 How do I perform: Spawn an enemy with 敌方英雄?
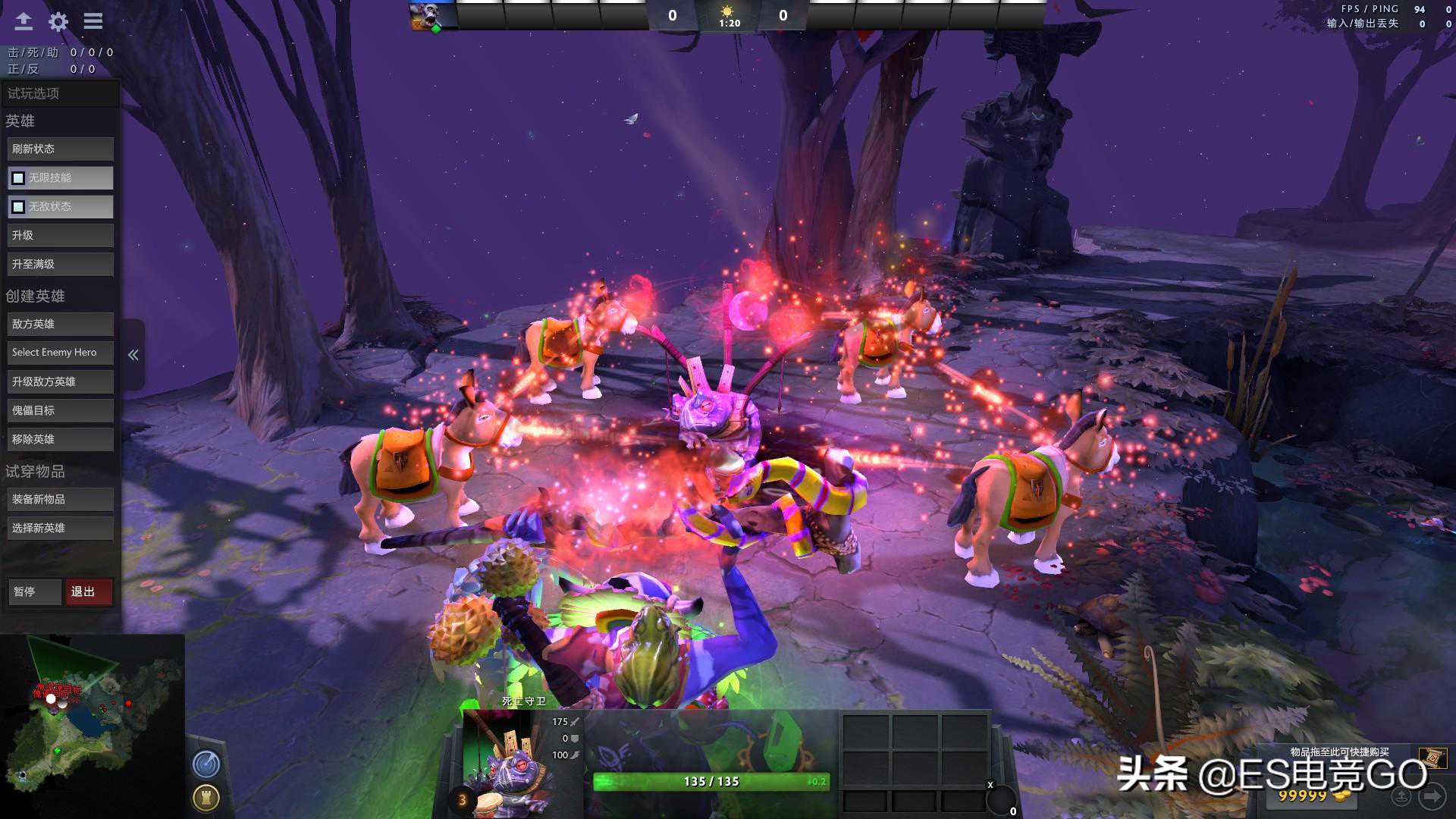pos(61,324)
